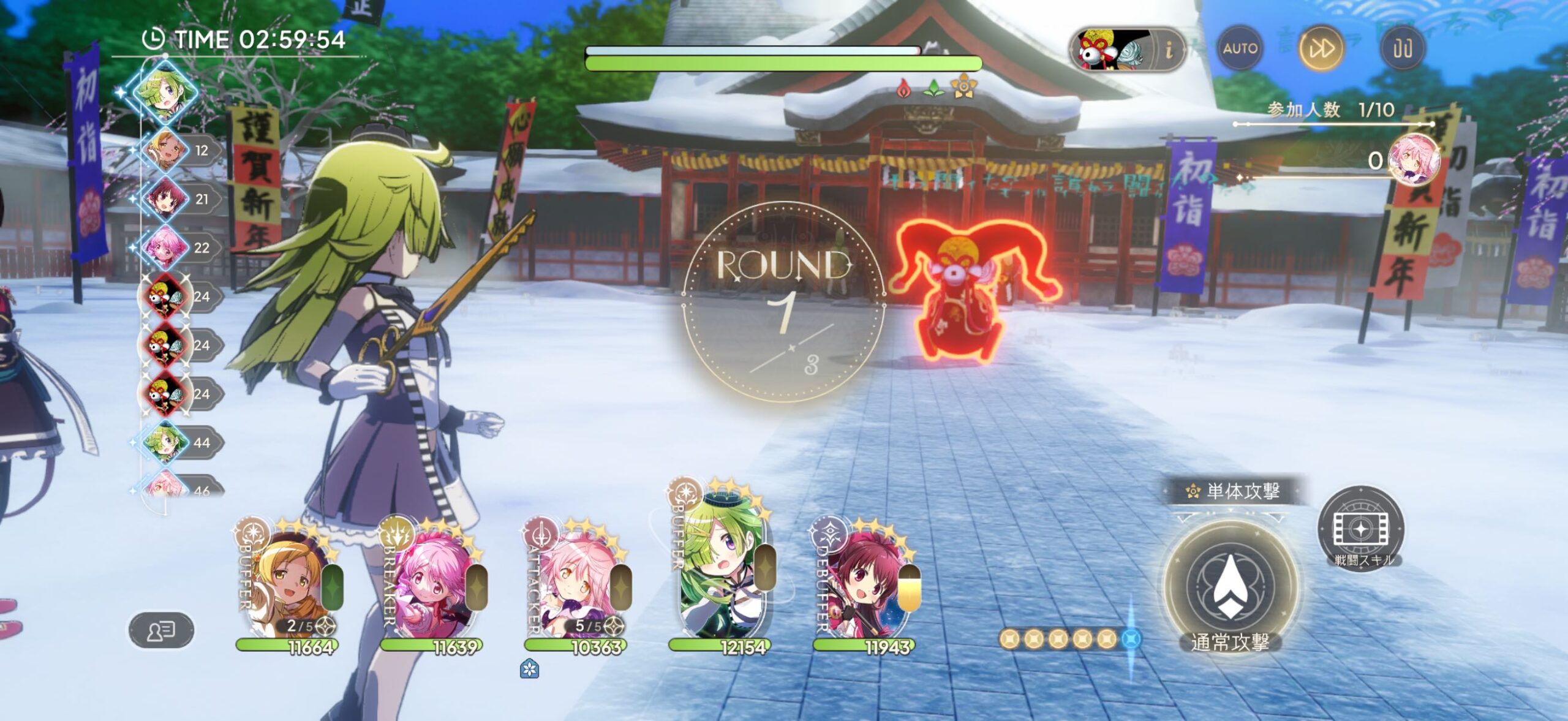Toggle AUTO battle mode
The width and height of the screenshot is (1568, 721).
pyautogui.click(x=1240, y=48)
